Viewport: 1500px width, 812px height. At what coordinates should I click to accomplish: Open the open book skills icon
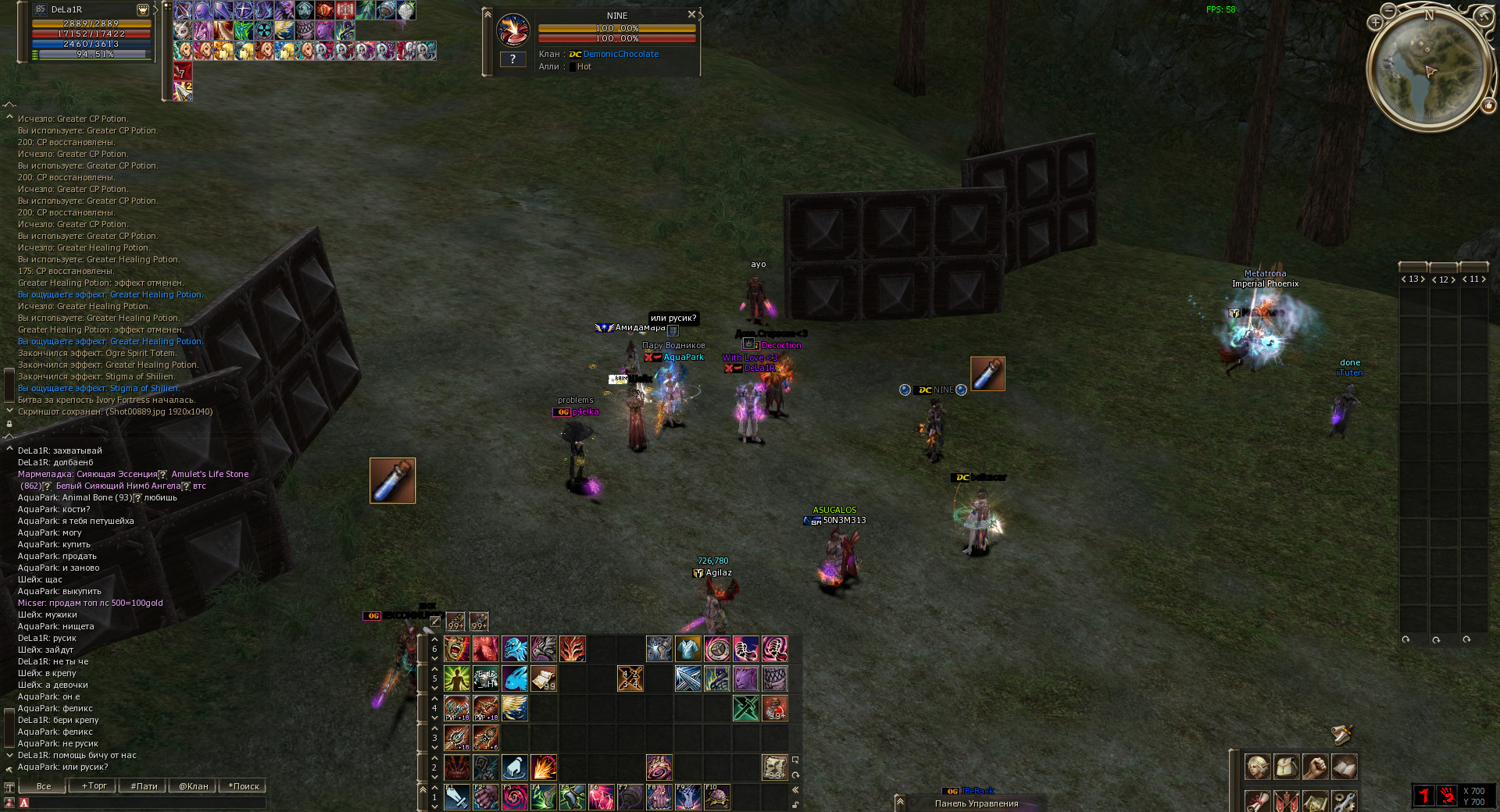(1344, 767)
